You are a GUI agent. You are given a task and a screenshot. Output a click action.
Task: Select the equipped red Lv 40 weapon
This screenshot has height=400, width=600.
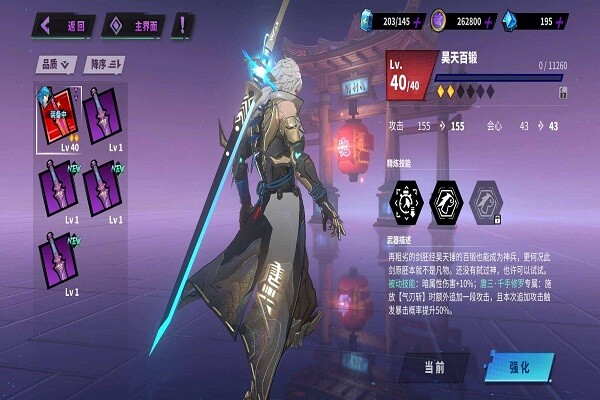(x=58, y=115)
